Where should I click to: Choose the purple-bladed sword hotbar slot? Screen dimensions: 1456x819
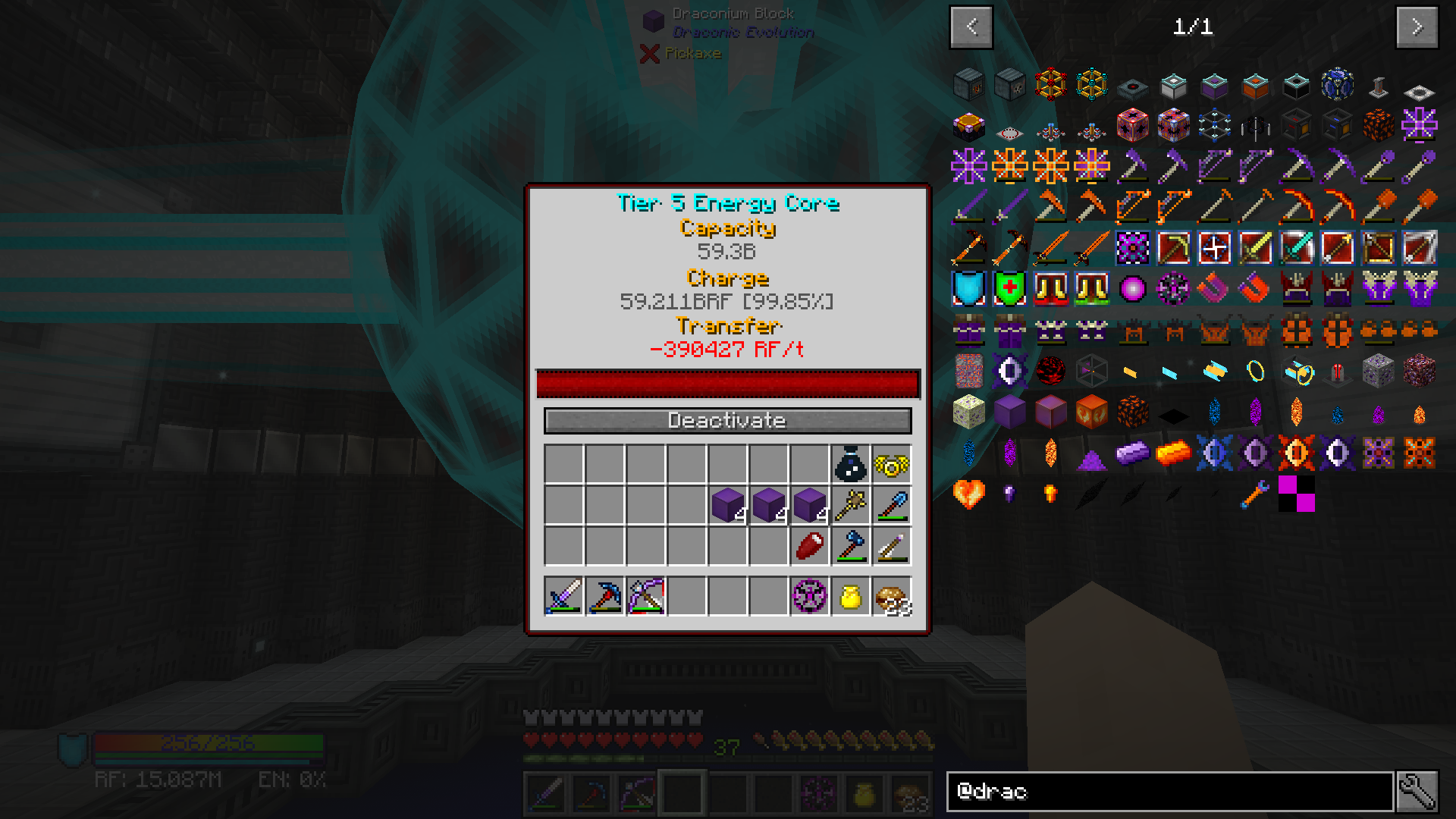click(564, 597)
